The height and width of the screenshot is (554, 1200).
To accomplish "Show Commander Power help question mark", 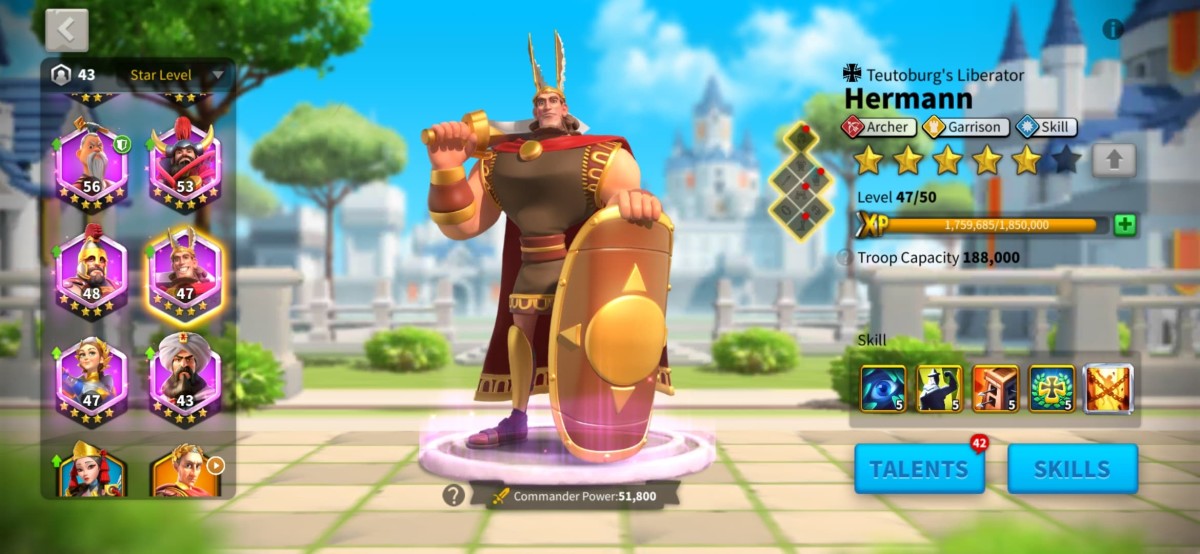I will click(x=454, y=495).
